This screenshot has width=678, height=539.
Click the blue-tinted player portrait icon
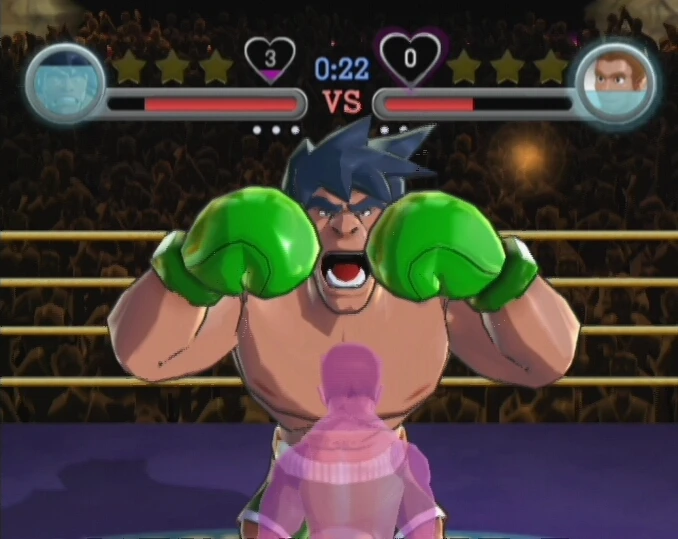coord(64,81)
